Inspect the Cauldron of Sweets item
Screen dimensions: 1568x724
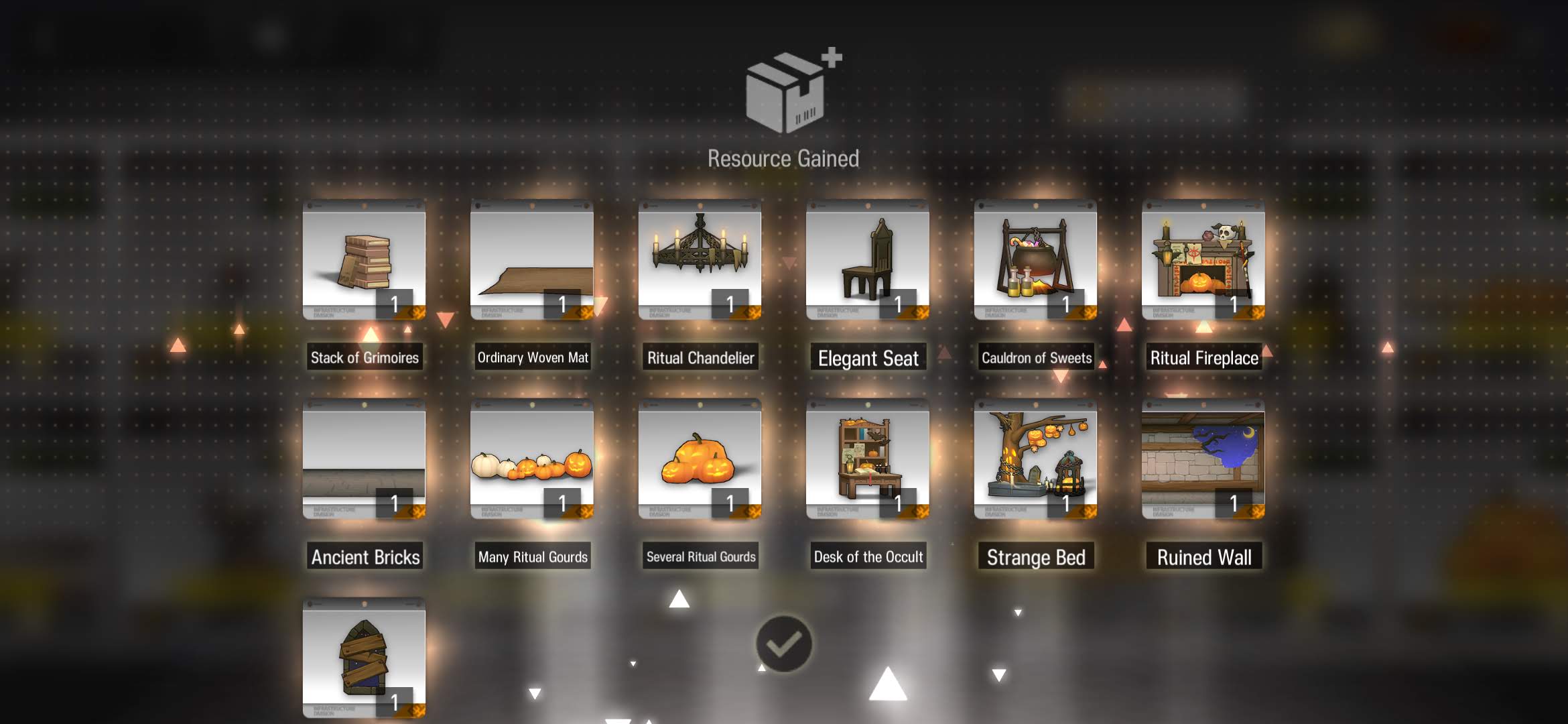click(x=1035, y=260)
